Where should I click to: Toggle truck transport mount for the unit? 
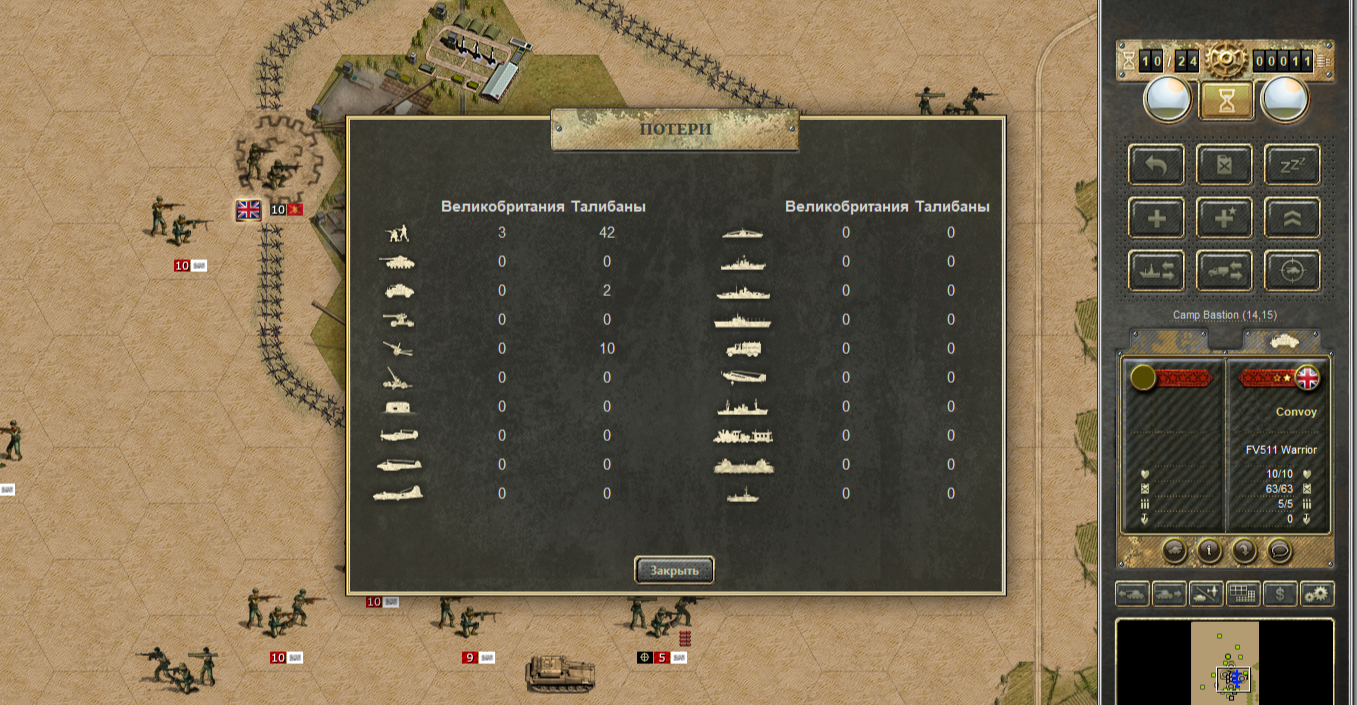tap(1225, 271)
